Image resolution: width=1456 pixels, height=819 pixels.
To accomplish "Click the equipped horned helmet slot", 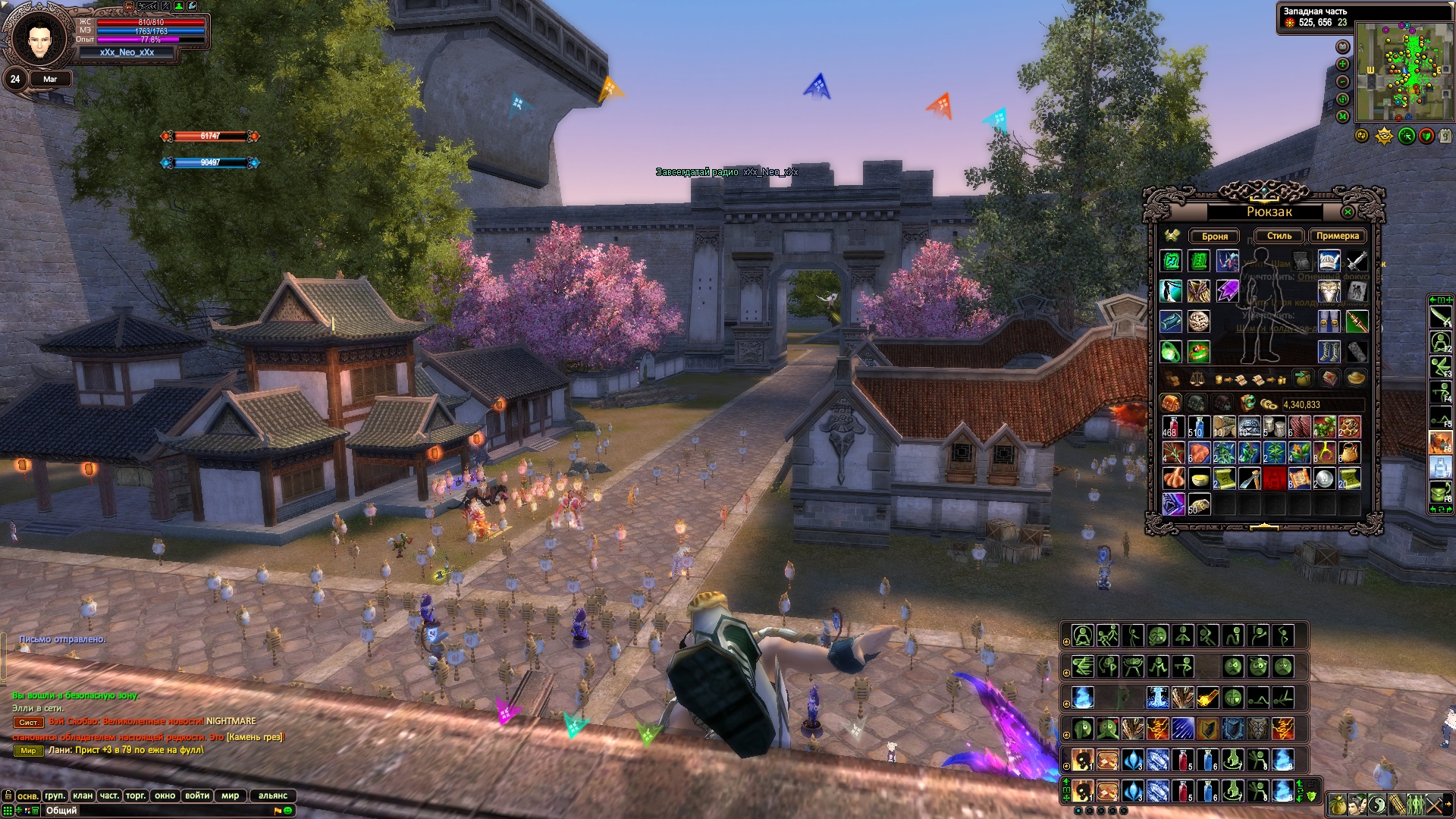I will click(1329, 261).
